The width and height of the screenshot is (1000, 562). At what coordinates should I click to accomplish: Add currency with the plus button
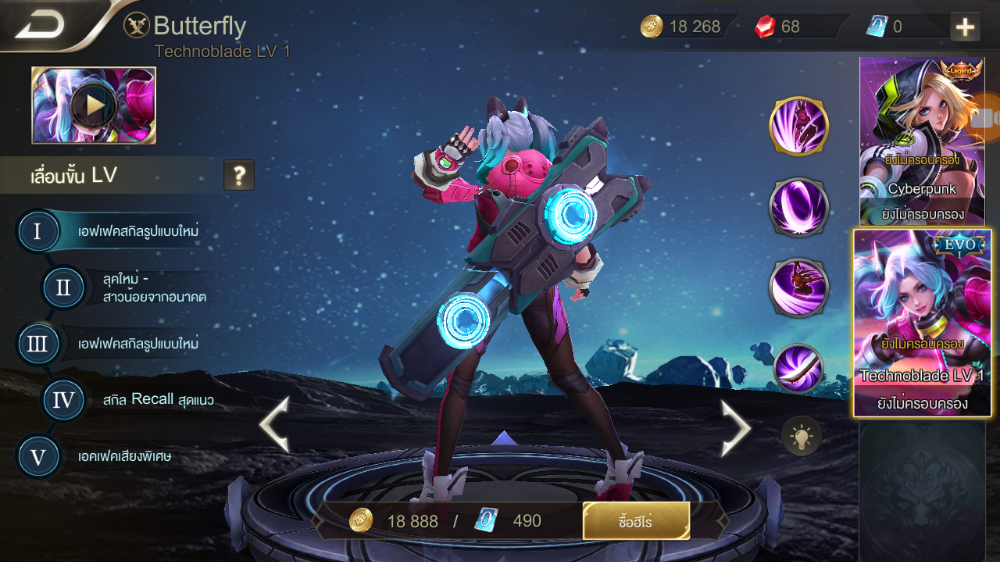point(965,27)
